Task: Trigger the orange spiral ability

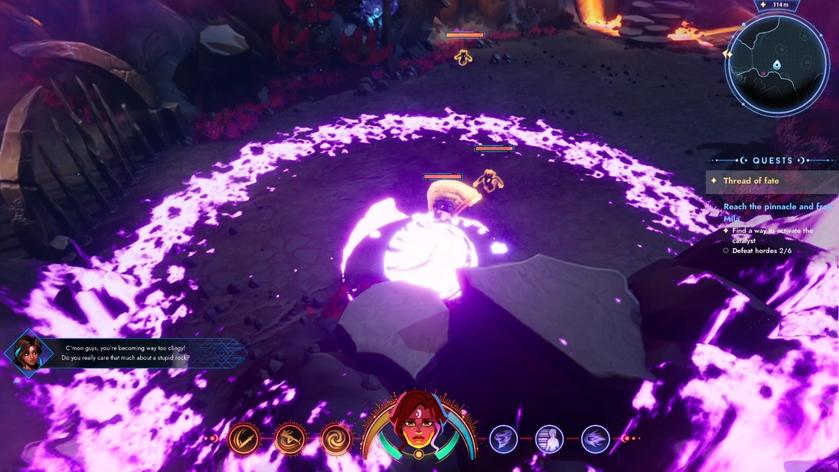Action: [x=335, y=438]
